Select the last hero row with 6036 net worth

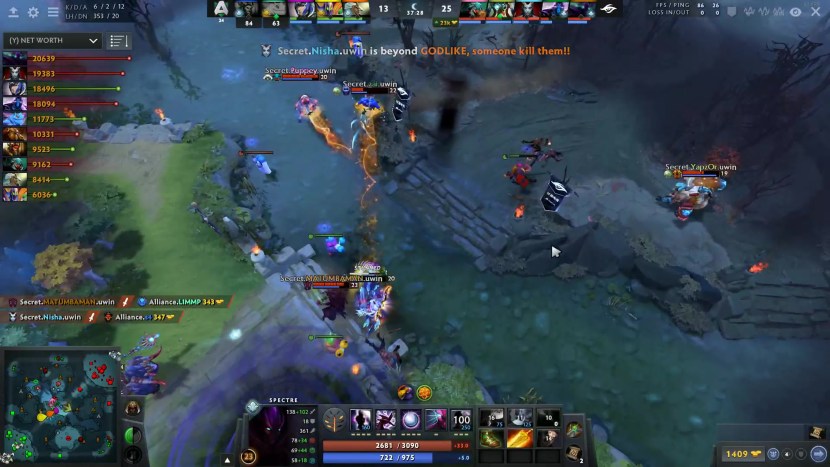[x=15, y=194]
